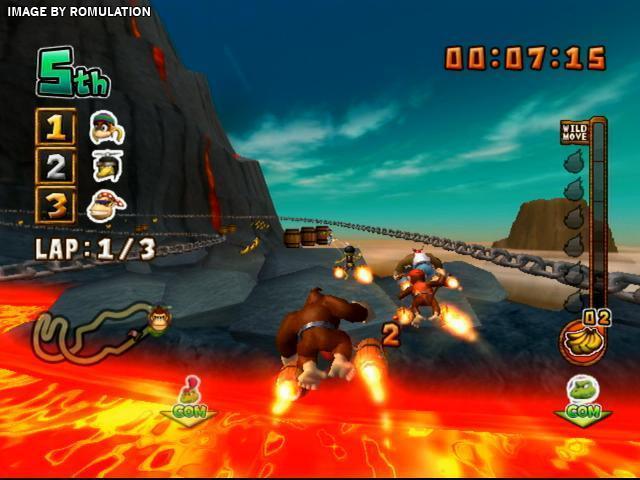The width and height of the screenshot is (640, 480).
Task: Select the left COM racer indicator
Action: pyautogui.click(x=188, y=401)
